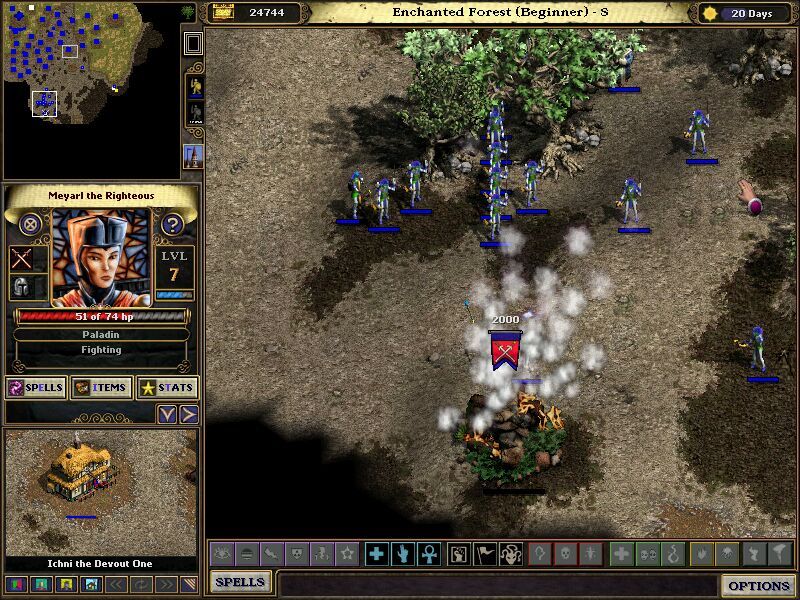Cast the blue cross healing spell
Screen dimensions: 800x600
coord(376,554)
